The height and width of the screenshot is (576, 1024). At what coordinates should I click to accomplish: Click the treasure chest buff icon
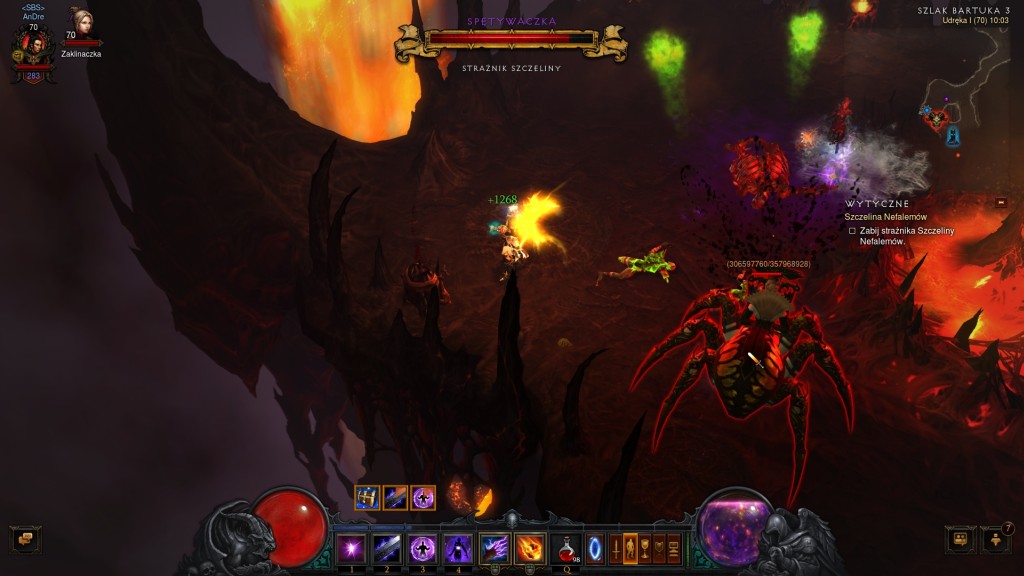click(367, 497)
